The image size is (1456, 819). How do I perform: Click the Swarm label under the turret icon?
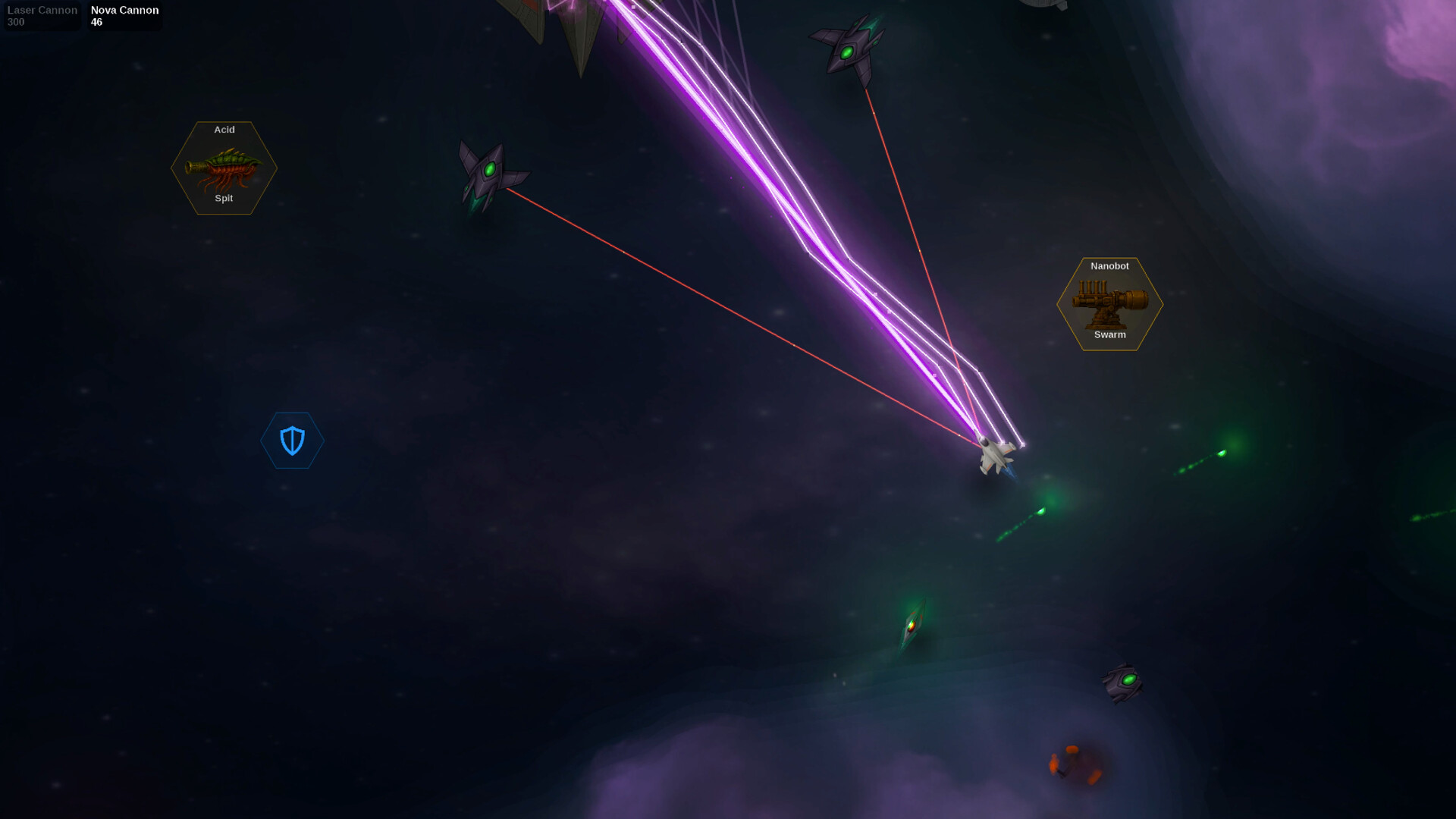point(1109,334)
